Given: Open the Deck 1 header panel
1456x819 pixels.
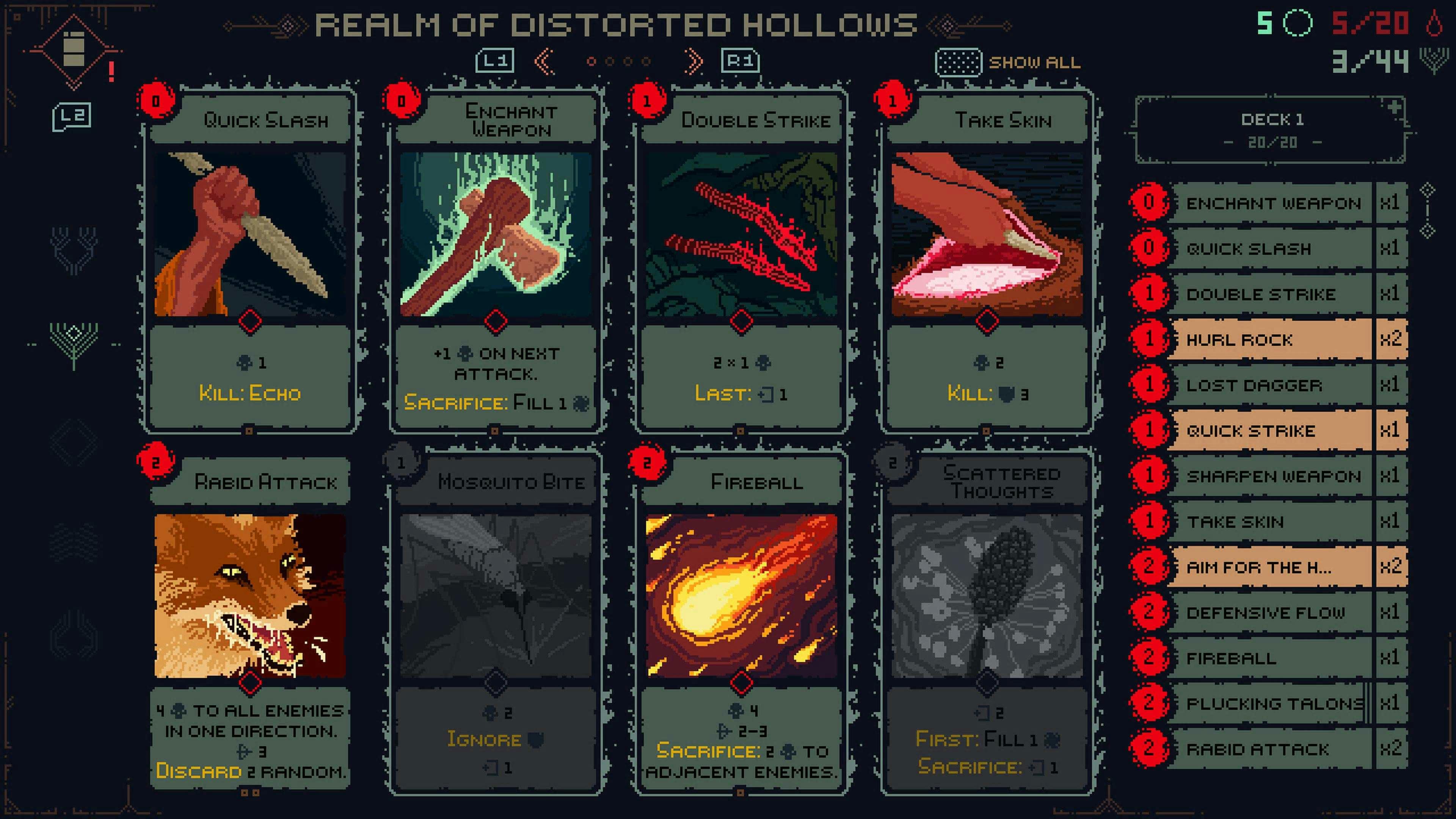Looking at the screenshot, I should coord(1271,130).
